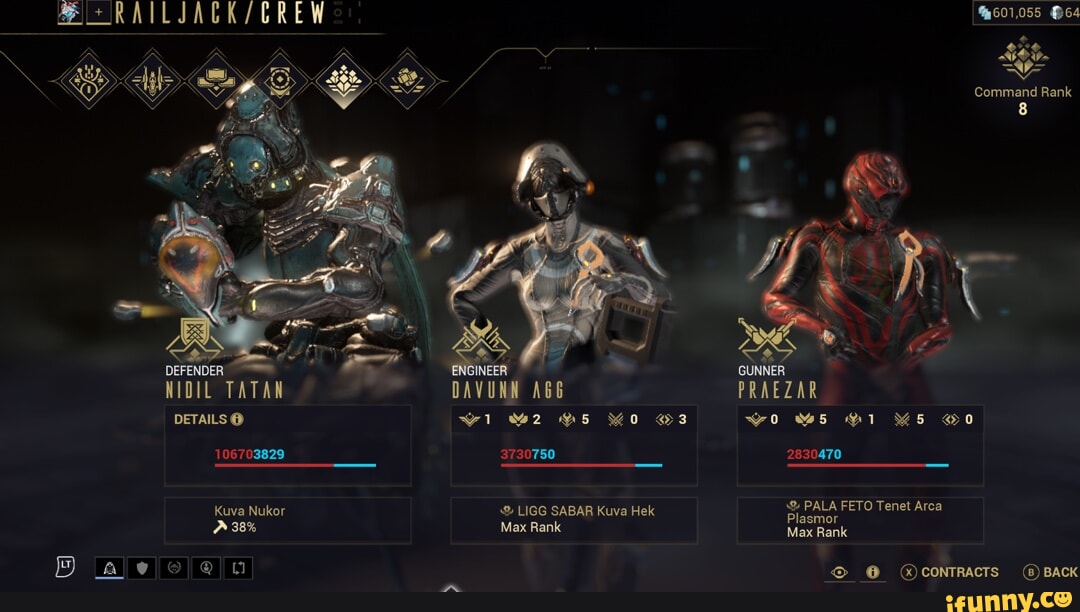Select defender Nidil Tatan's details panel
Screen dimensions: 1080x612
pos(288,445)
